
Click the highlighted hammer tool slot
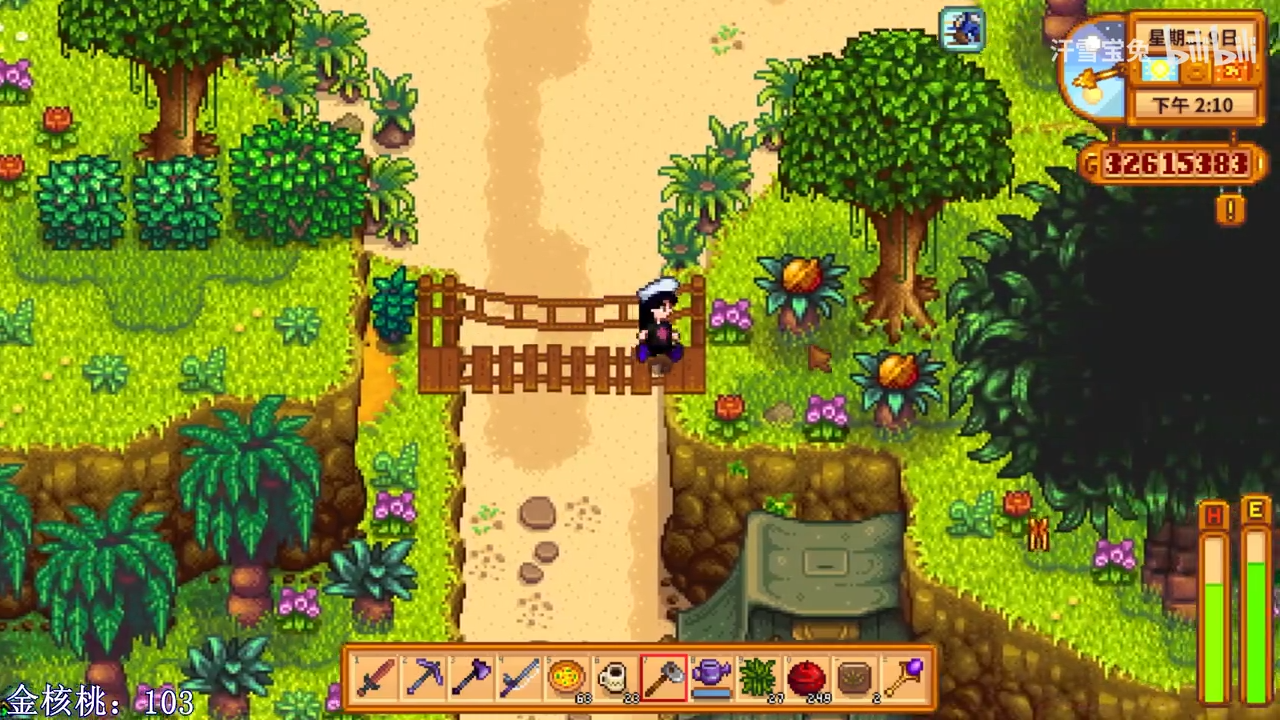662,678
